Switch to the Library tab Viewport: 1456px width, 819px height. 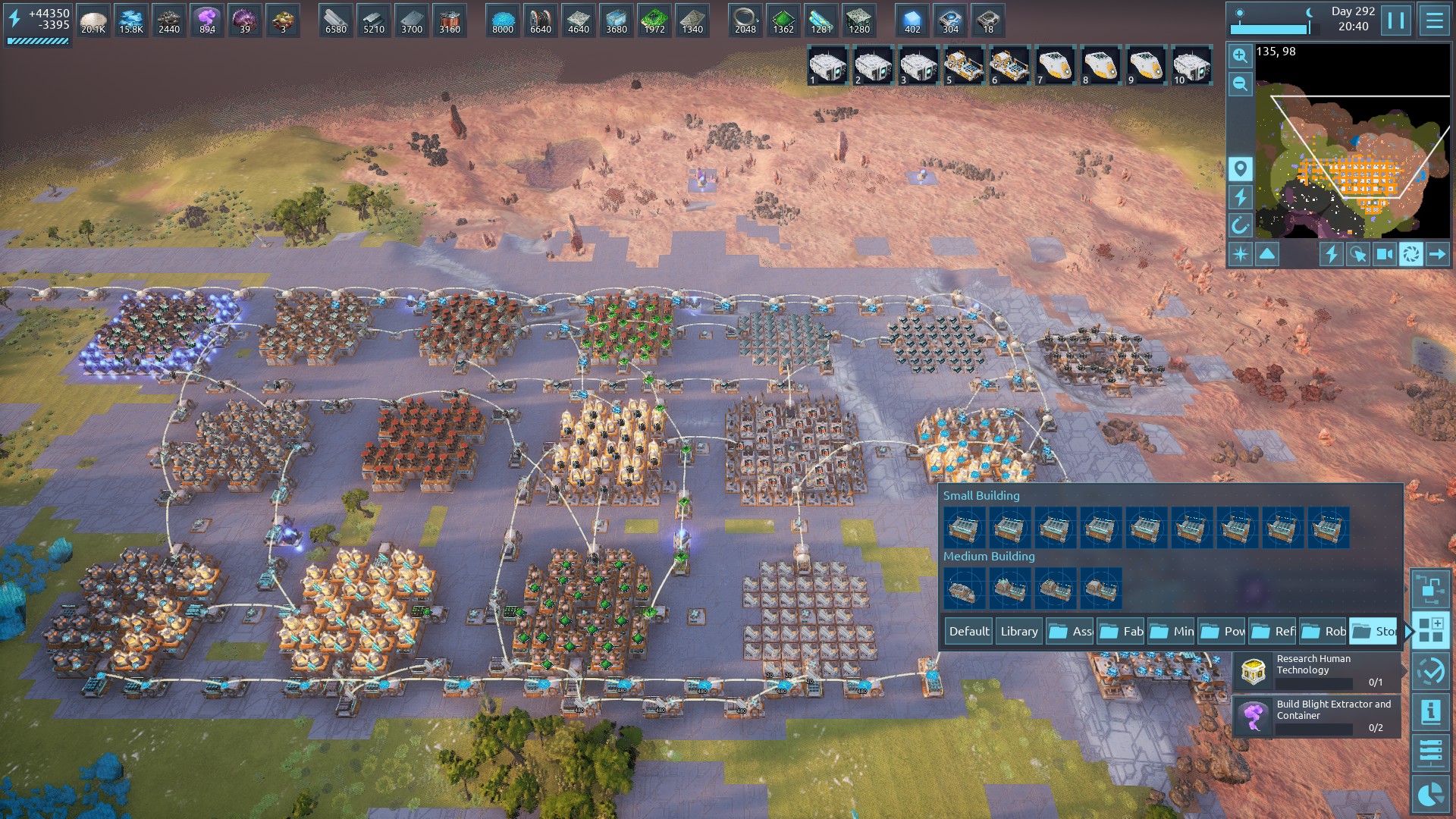(1018, 631)
